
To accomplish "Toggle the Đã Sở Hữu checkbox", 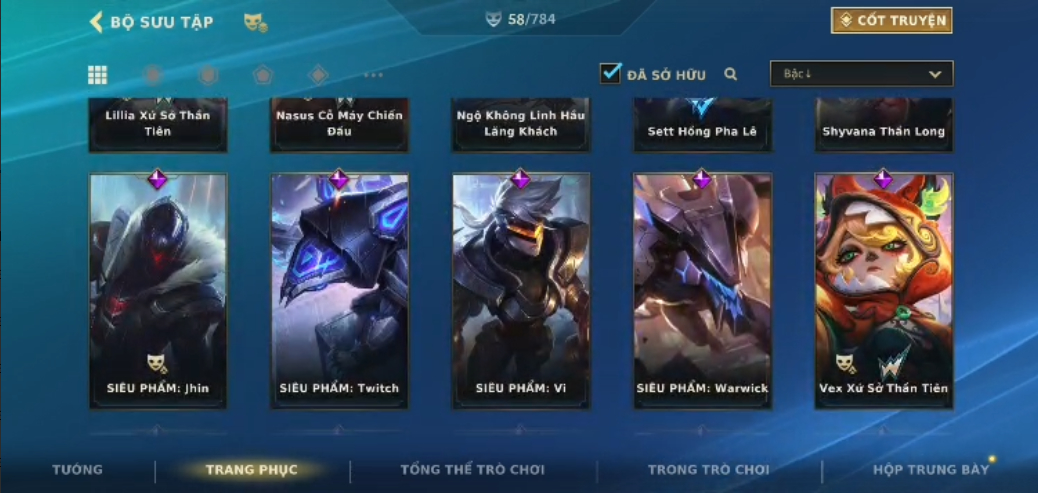I will point(610,73).
